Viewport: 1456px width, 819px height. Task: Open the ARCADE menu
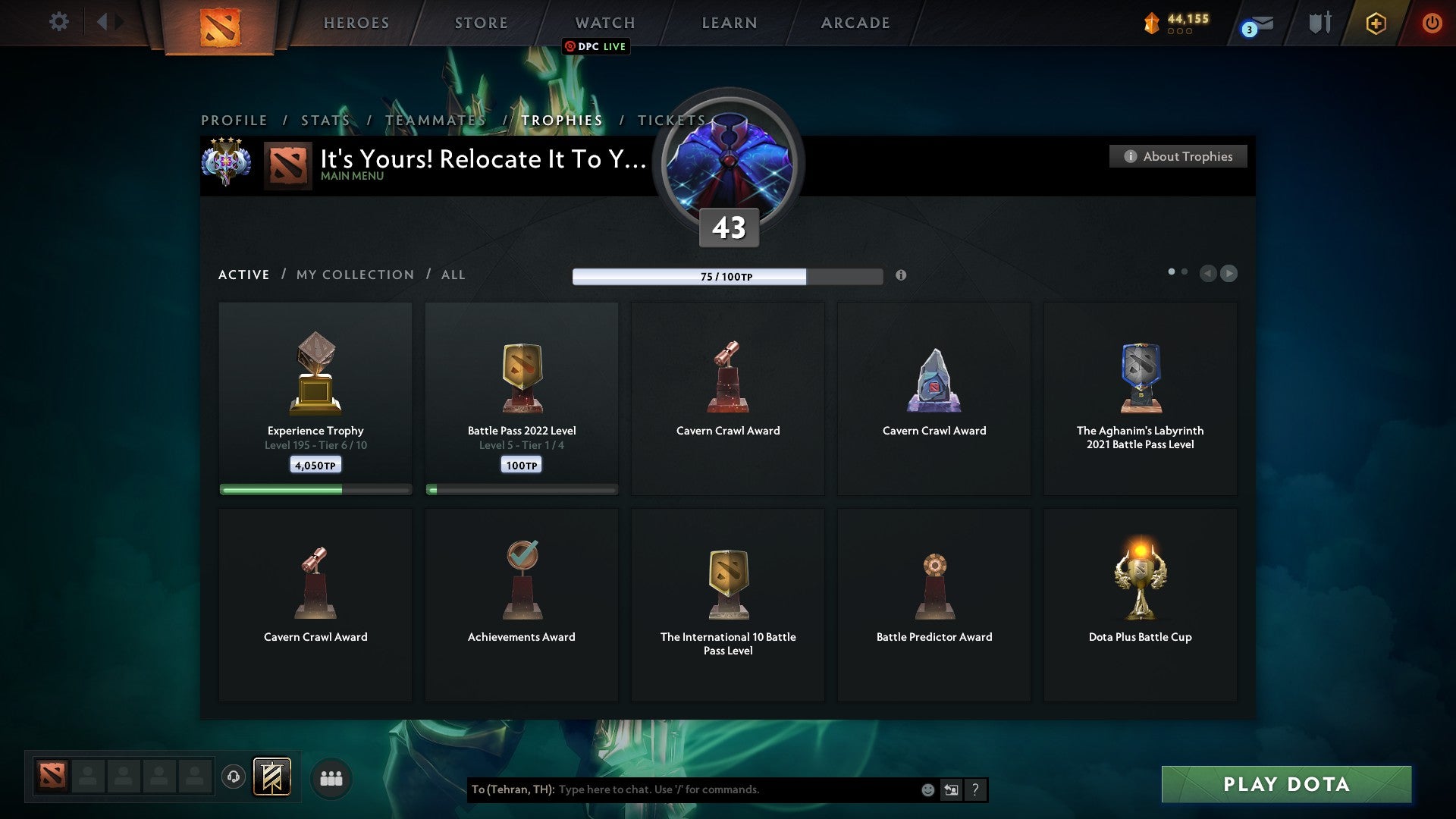coord(854,23)
